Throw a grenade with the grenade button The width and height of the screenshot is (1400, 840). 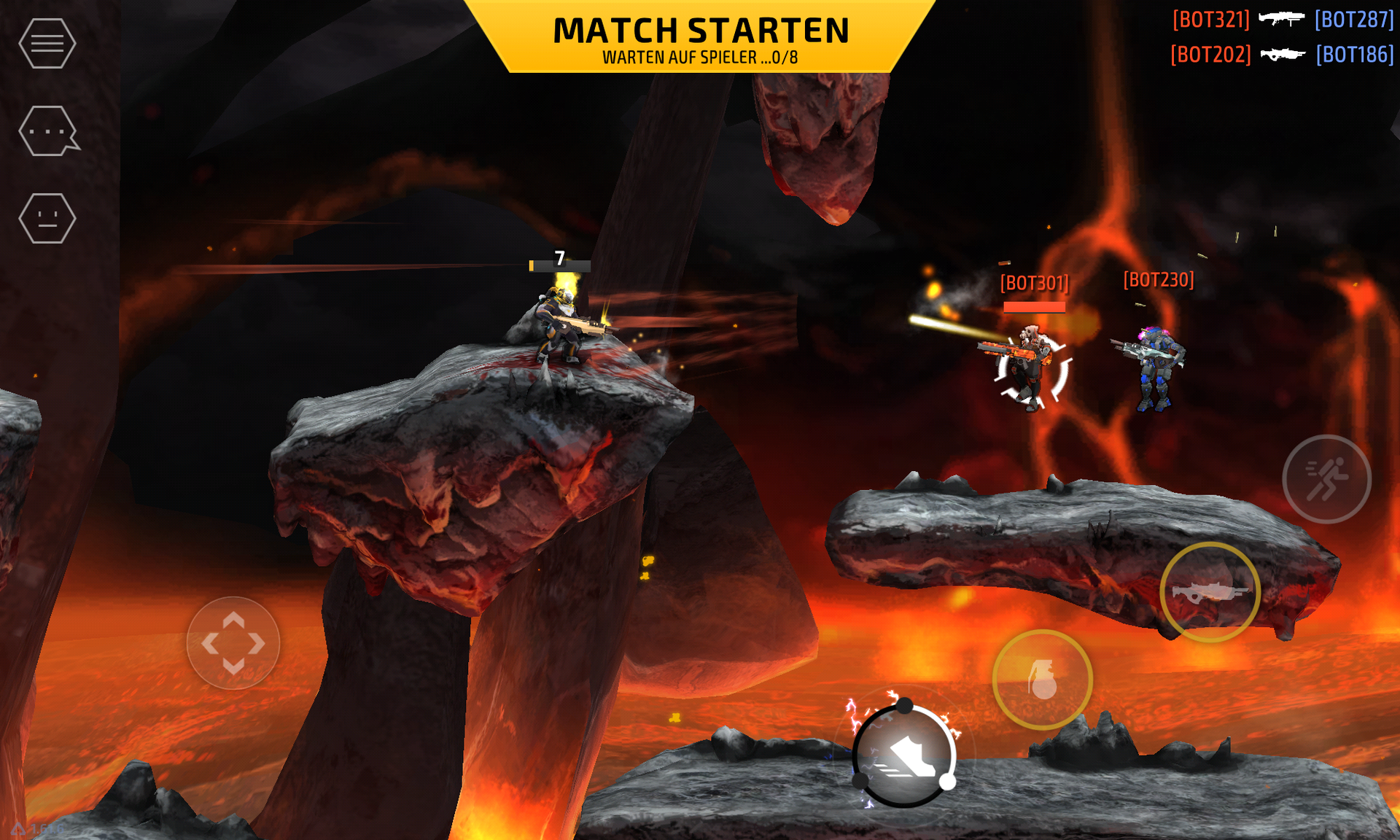(x=1042, y=680)
